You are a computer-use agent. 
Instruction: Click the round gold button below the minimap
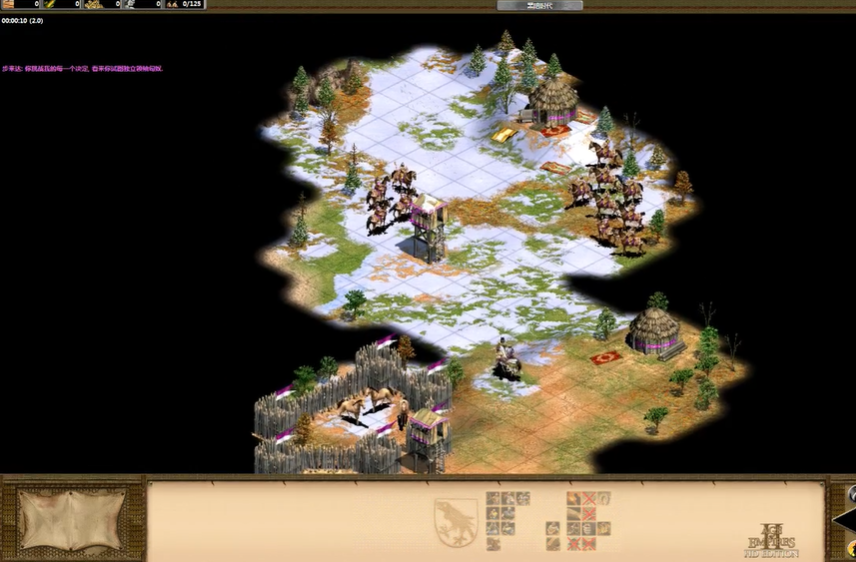click(852, 550)
